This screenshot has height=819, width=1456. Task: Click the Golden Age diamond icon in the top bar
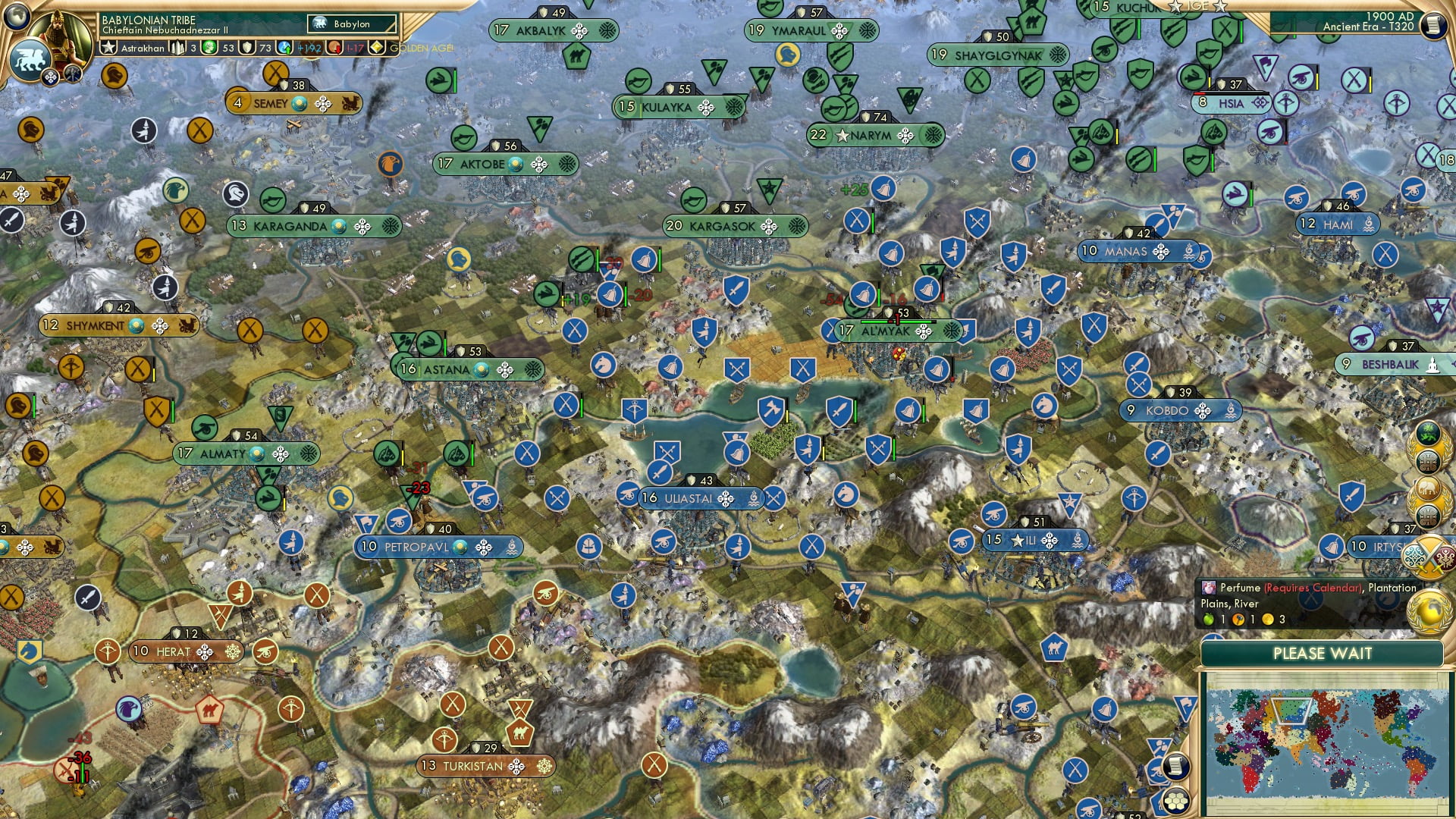tap(376, 47)
